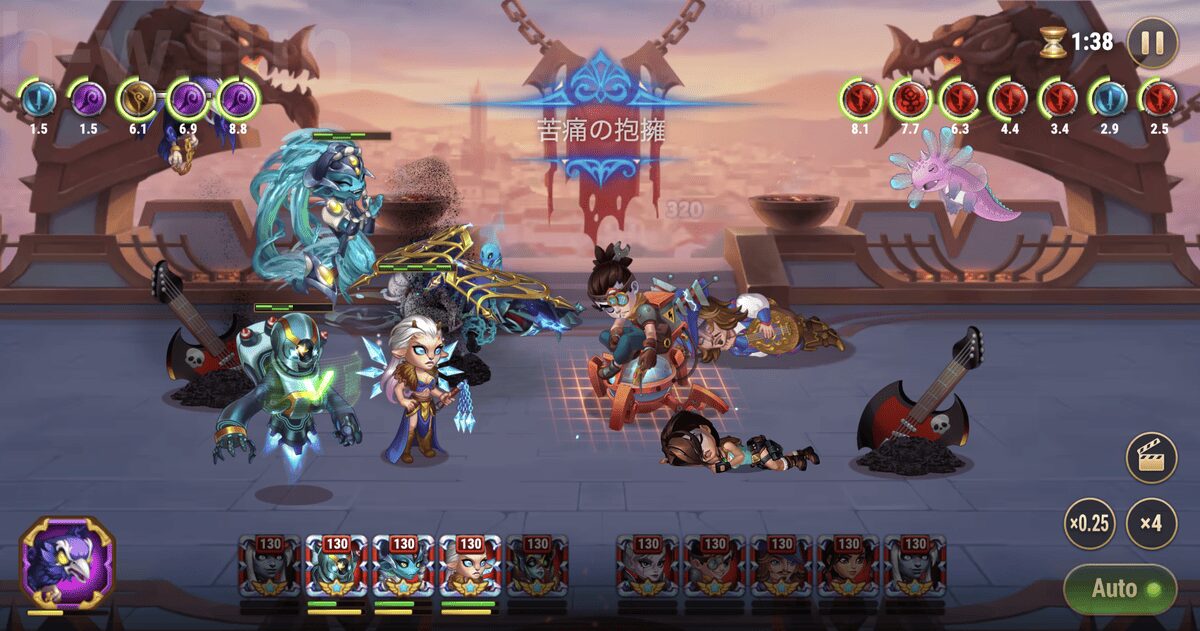
Task: Set battle speed to x4
Action: tap(1151, 523)
